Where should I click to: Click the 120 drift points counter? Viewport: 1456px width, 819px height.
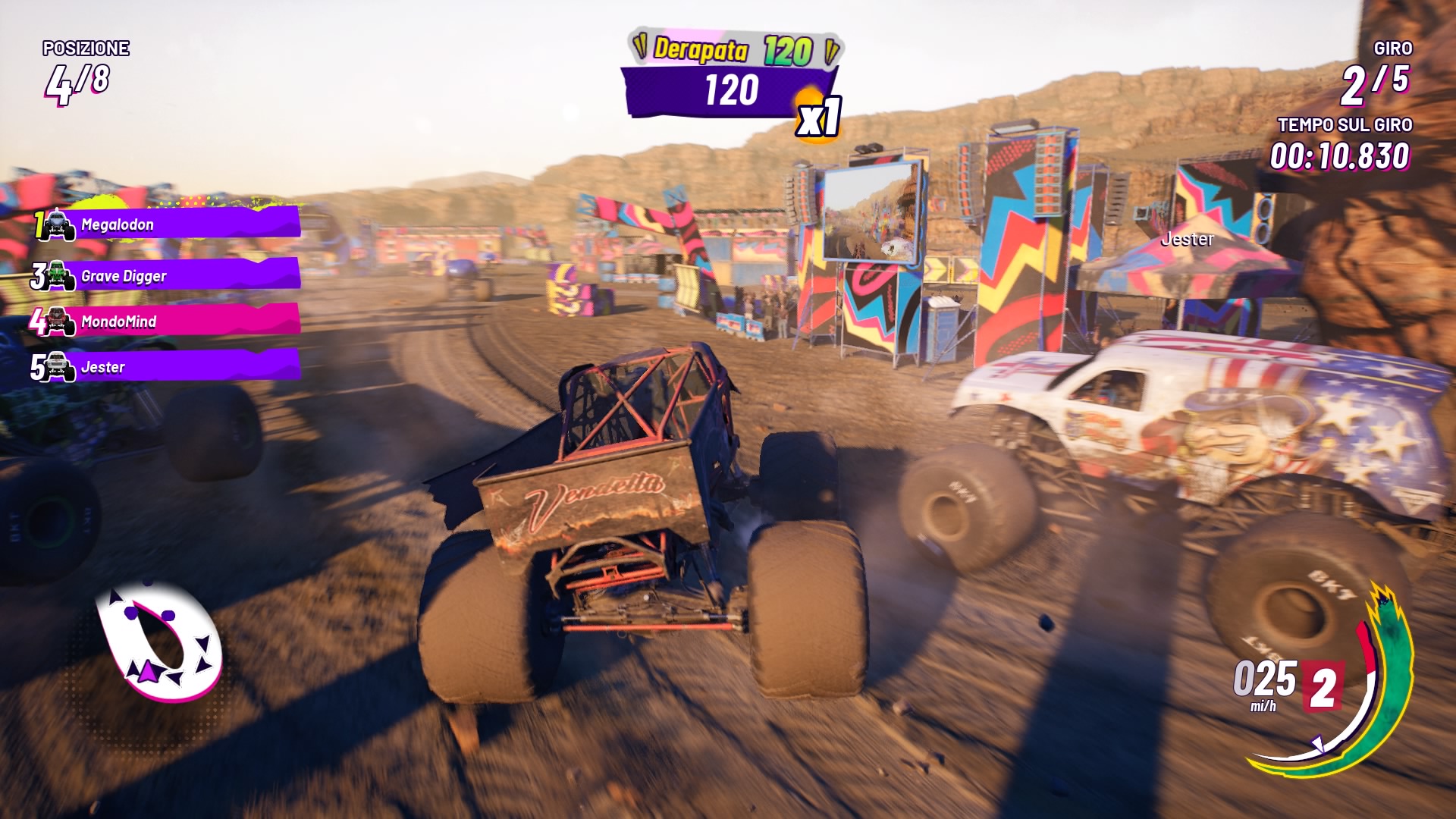[x=730, y=90]
